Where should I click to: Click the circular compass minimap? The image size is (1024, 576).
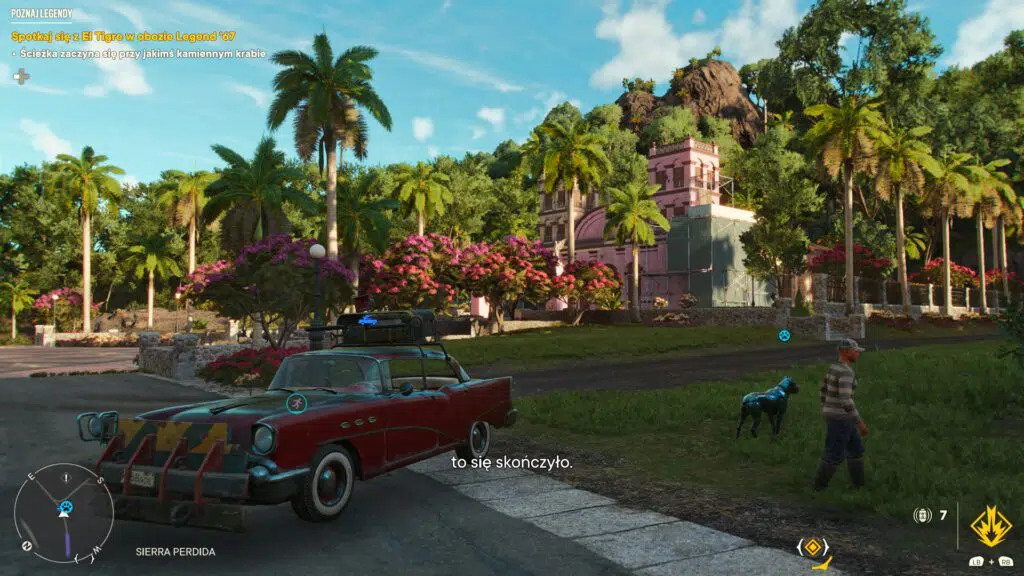point(63,513)
